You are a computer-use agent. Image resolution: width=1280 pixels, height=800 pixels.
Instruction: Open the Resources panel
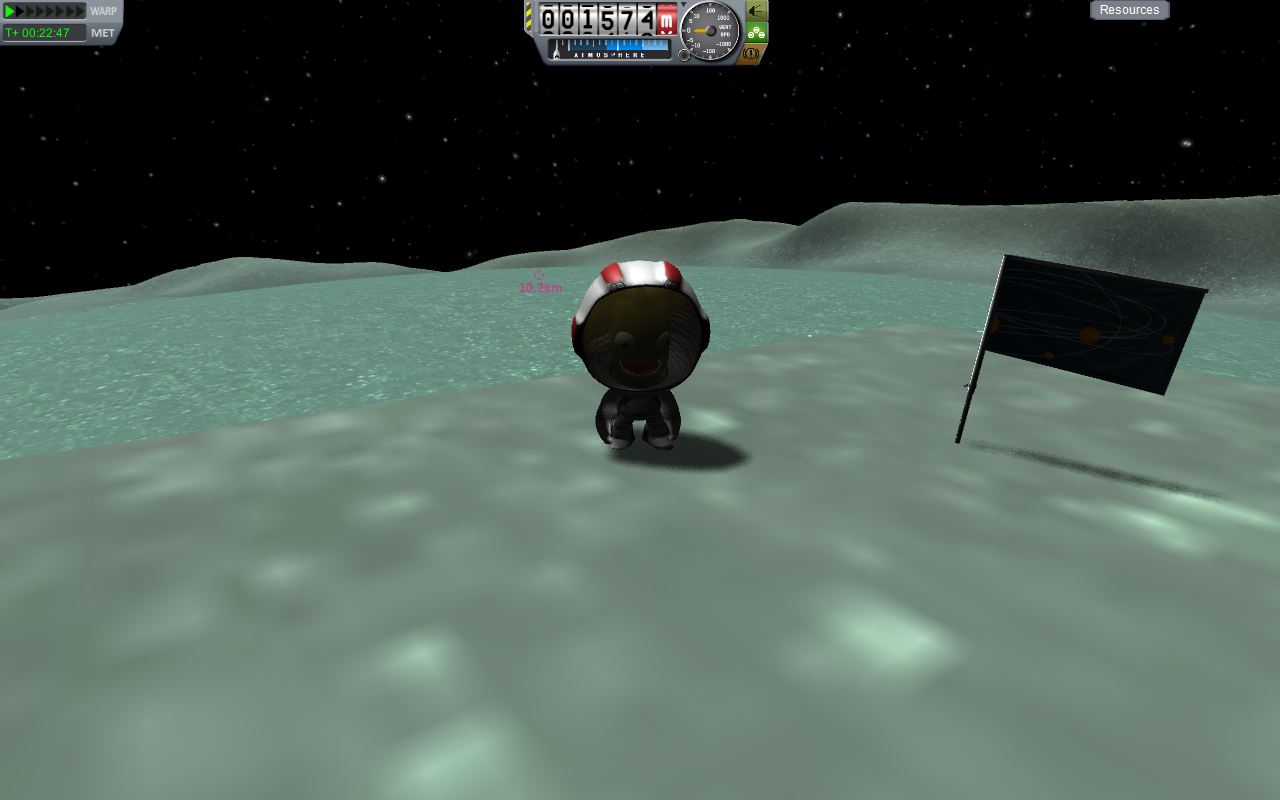click(1129, 10)
